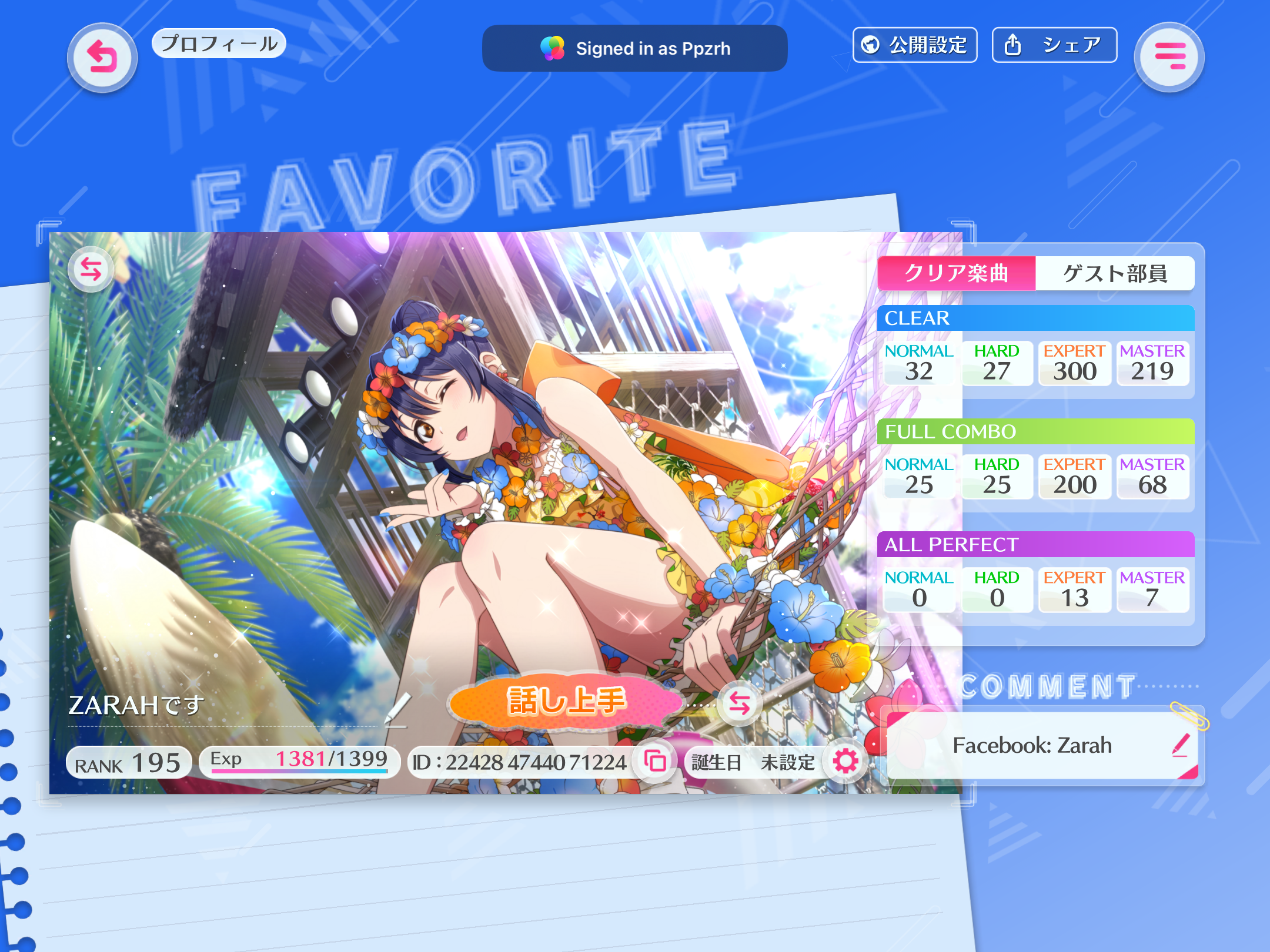Swap the favorite card illustration

(91, 270)
